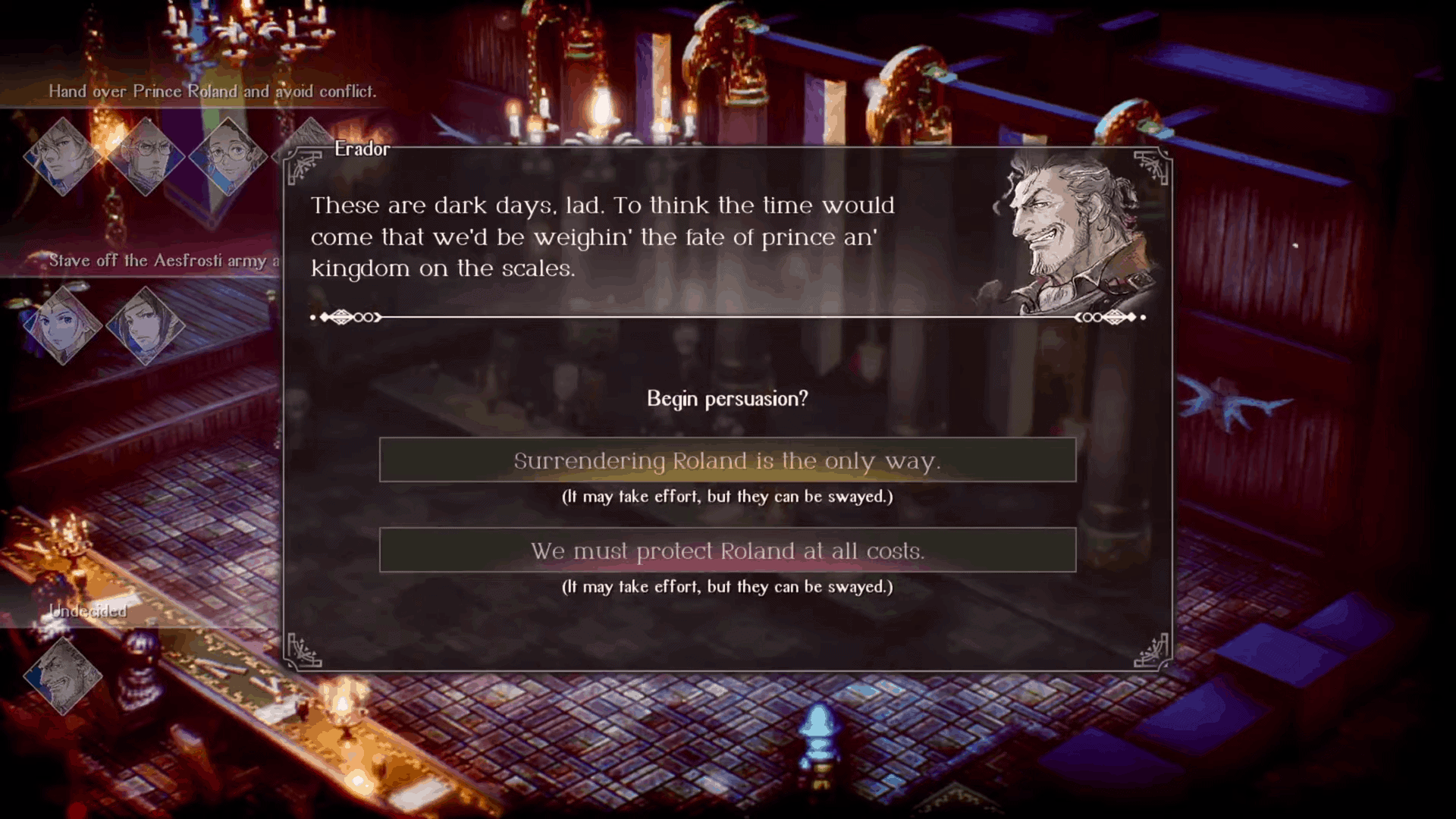Collapse the Undecided group header

tap(86, 609)
